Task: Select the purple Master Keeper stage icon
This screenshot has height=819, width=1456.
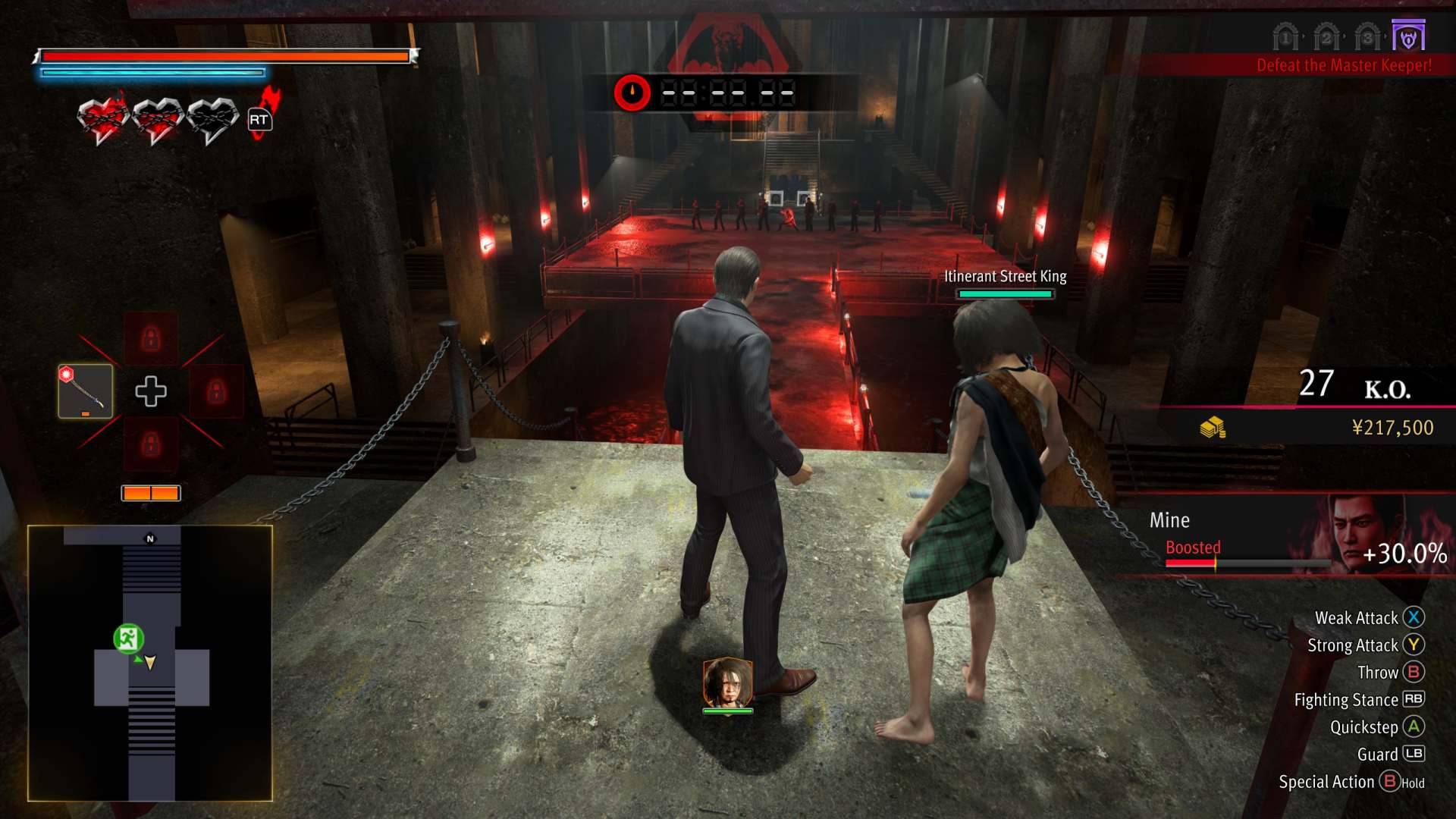Action: (x=1408, y=36)
